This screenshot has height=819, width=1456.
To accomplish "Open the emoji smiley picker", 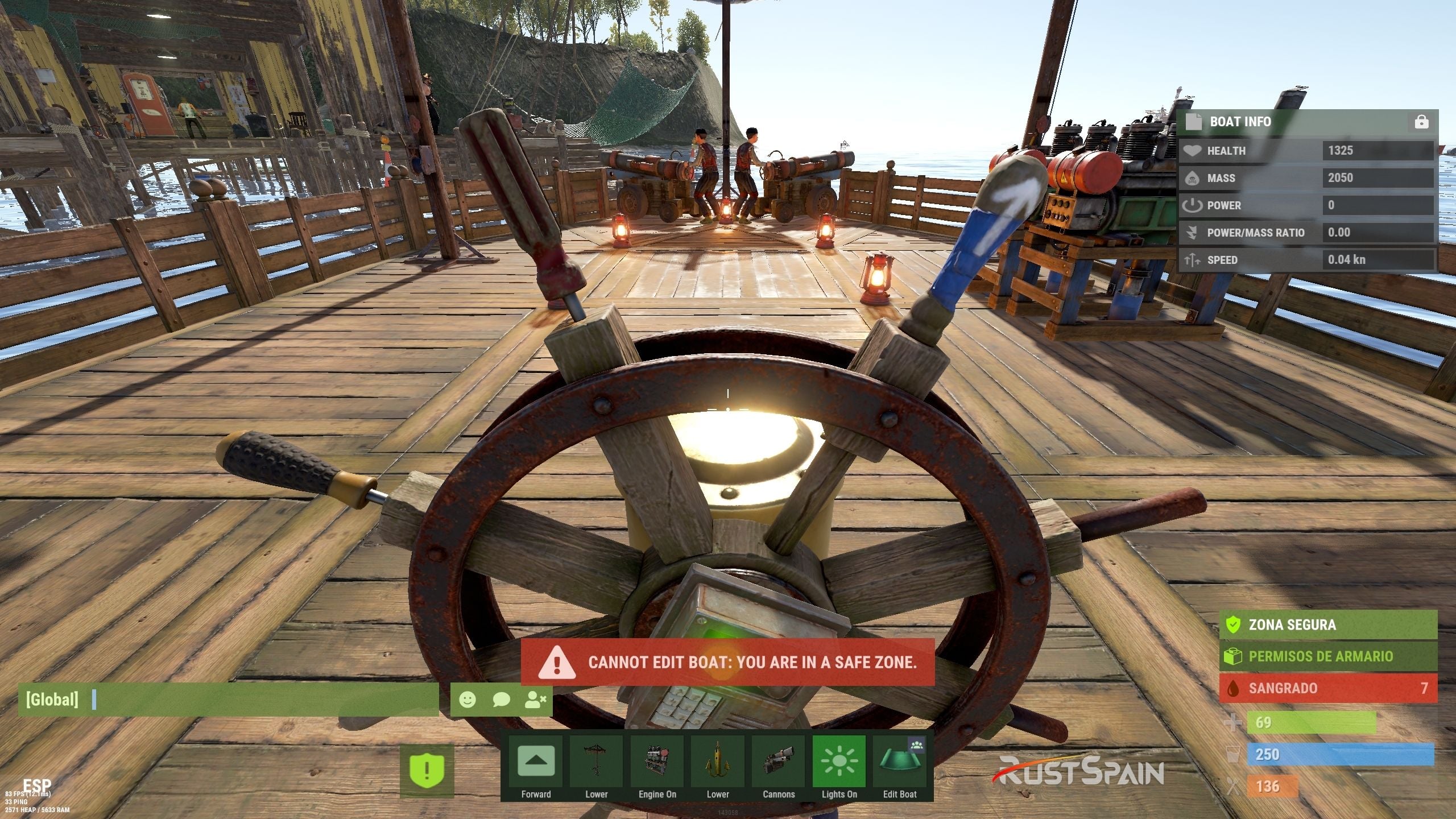I will click(x=468, y=700).
